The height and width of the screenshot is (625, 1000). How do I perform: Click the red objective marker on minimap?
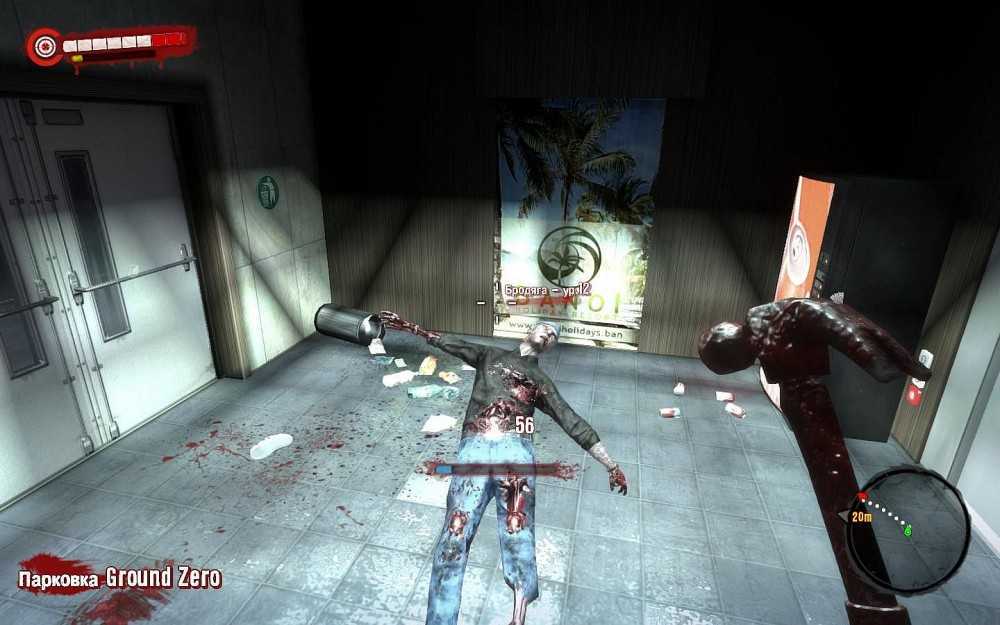pos(860,497)
